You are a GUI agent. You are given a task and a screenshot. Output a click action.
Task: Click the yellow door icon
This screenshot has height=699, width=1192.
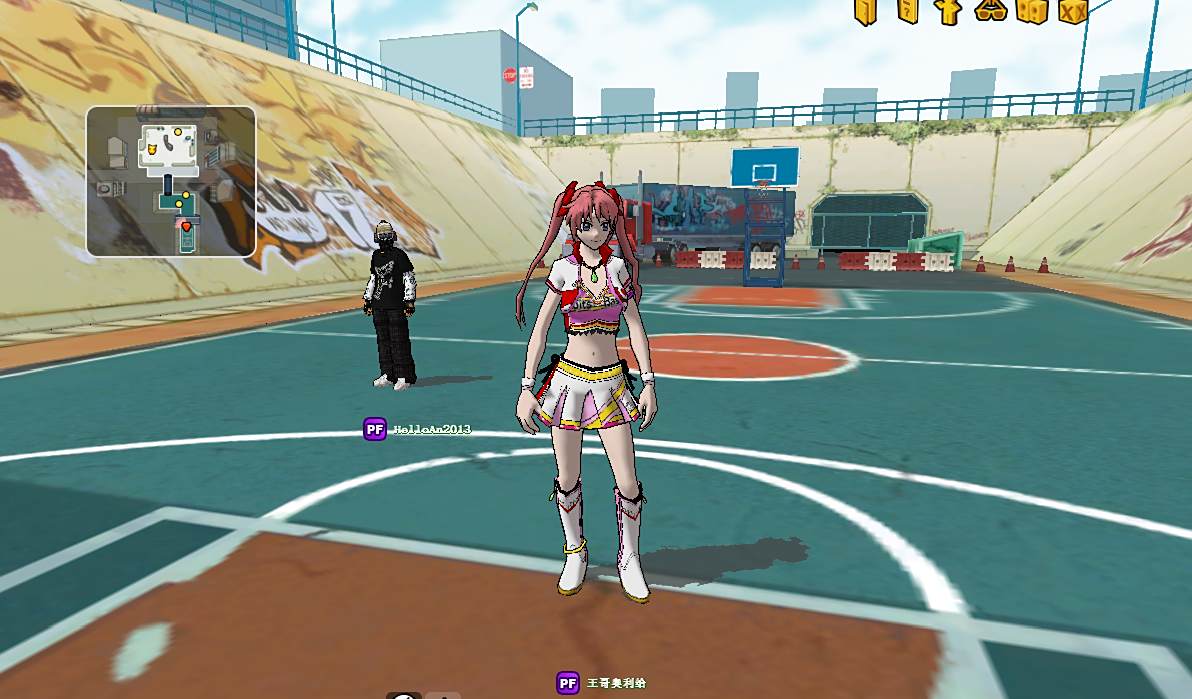point(866,11)
